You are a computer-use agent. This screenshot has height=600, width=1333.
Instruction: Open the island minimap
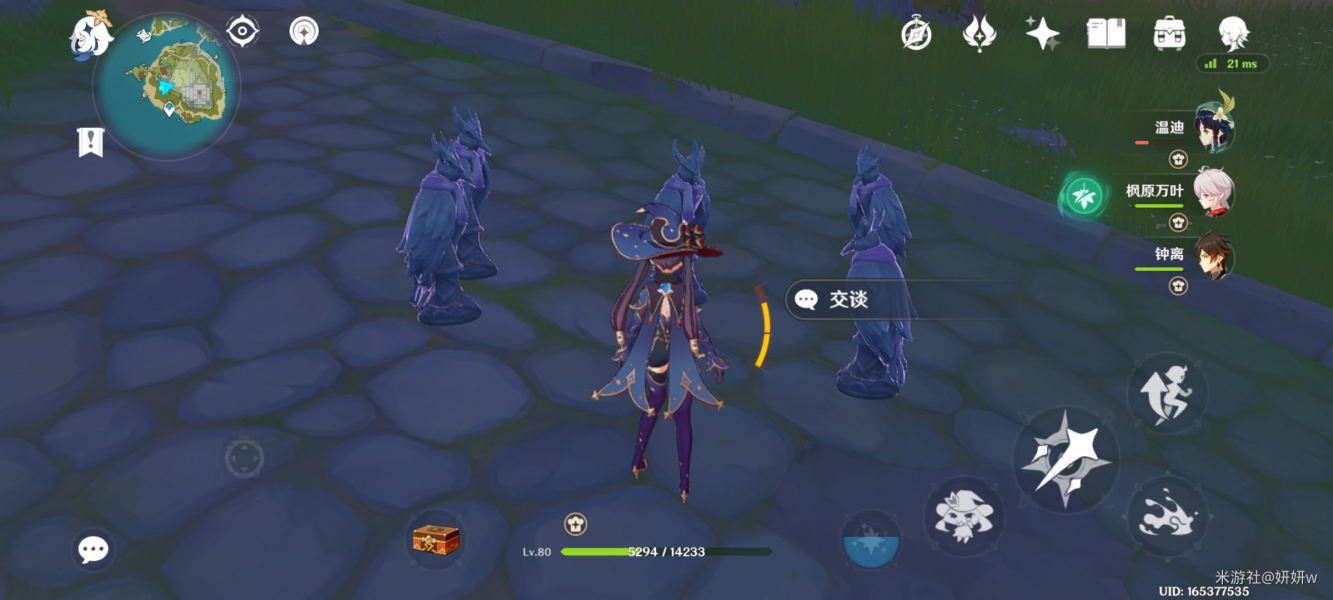pyautogui.click(x=167, y=84)
